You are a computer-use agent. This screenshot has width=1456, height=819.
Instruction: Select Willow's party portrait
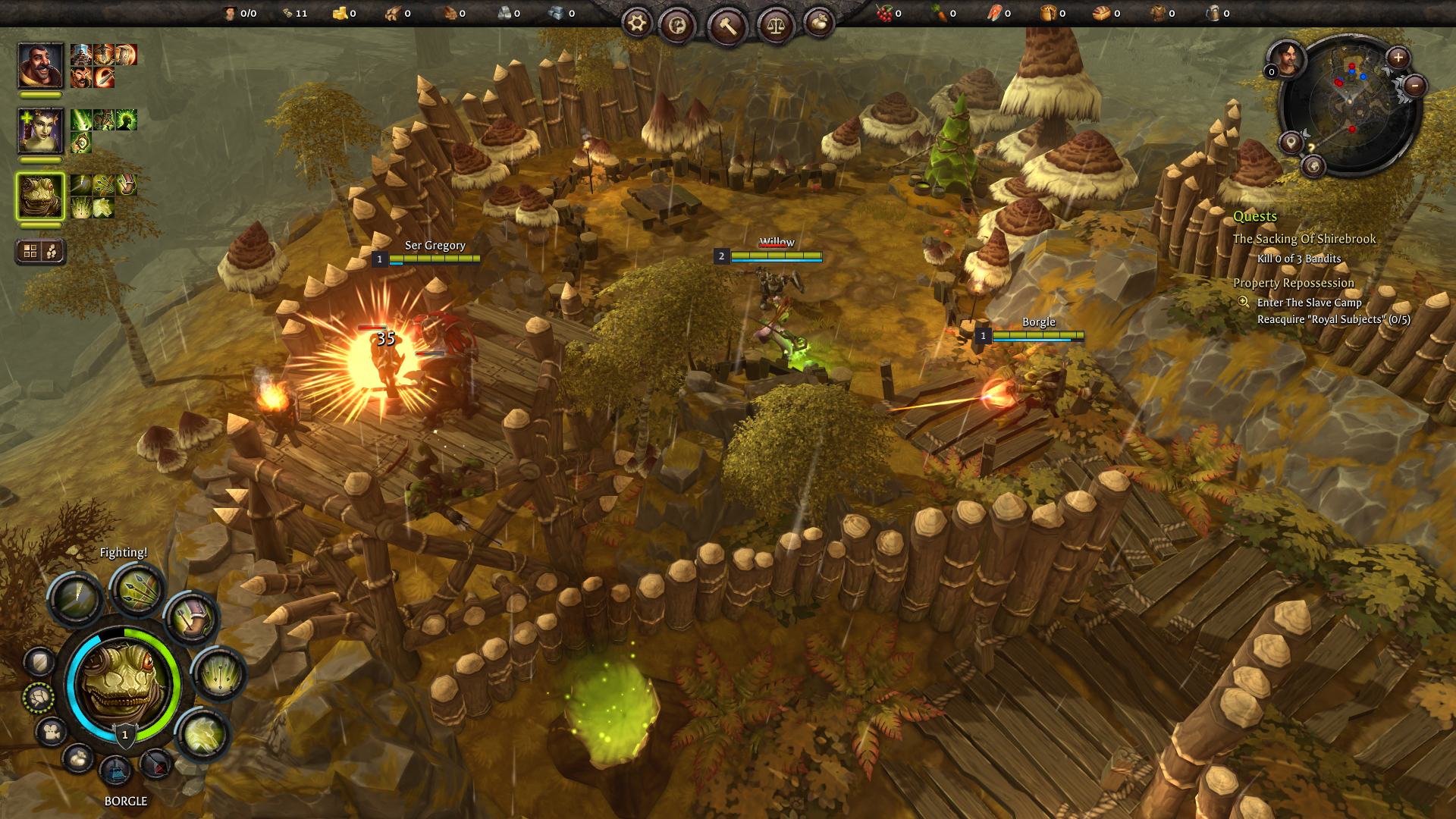[40, 130]
